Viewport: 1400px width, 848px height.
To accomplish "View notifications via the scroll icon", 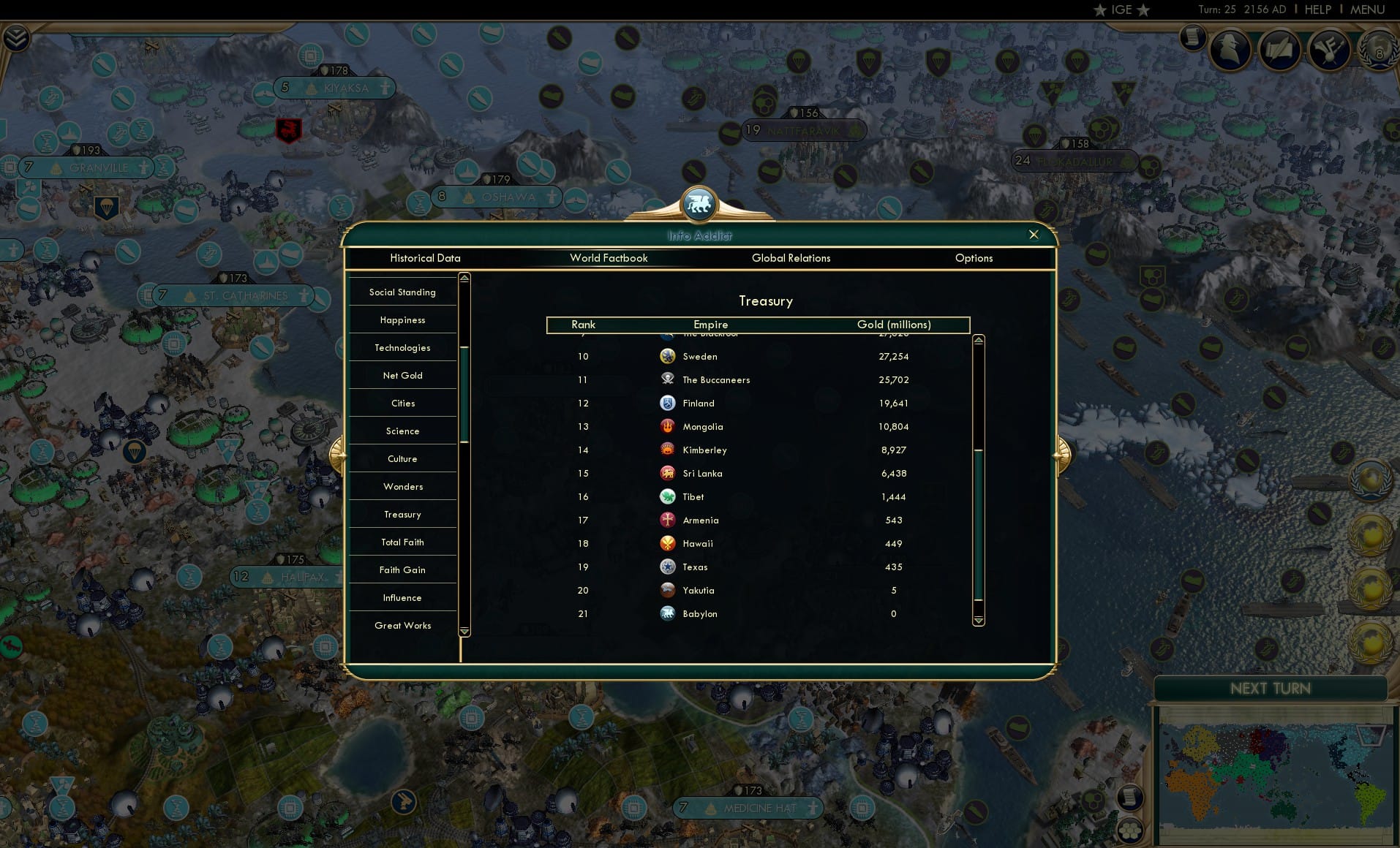I will point(1194,37).
